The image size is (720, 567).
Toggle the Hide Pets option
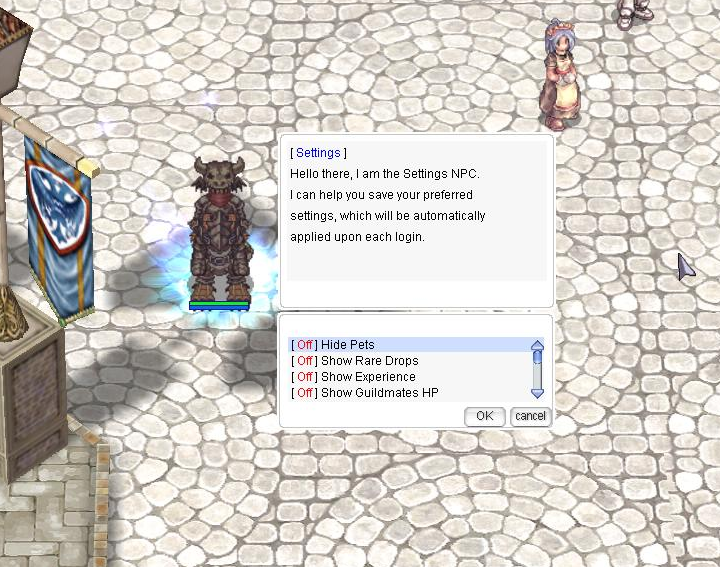[347, 345]
